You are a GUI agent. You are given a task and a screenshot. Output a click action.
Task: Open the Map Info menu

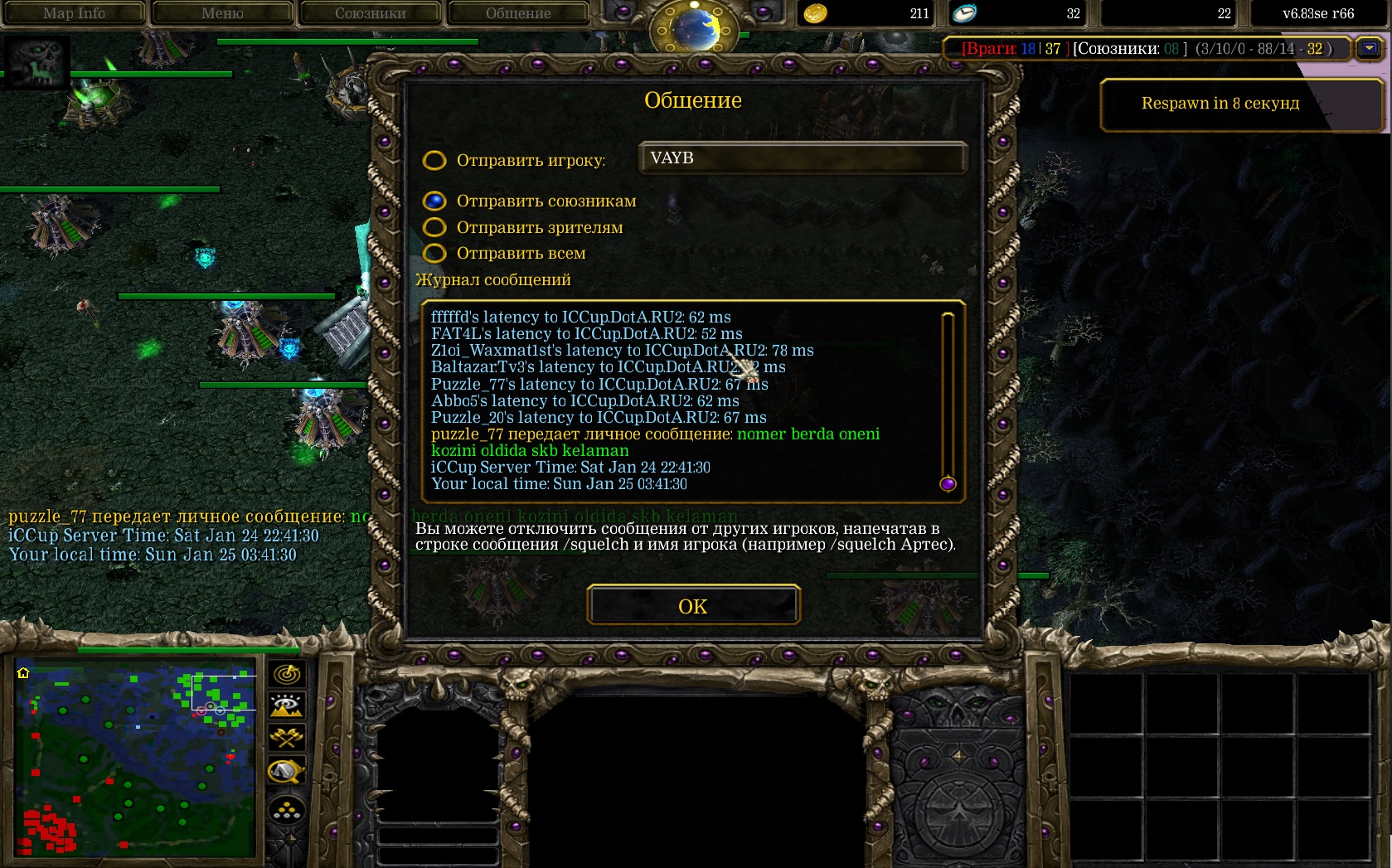click(74, 13)
